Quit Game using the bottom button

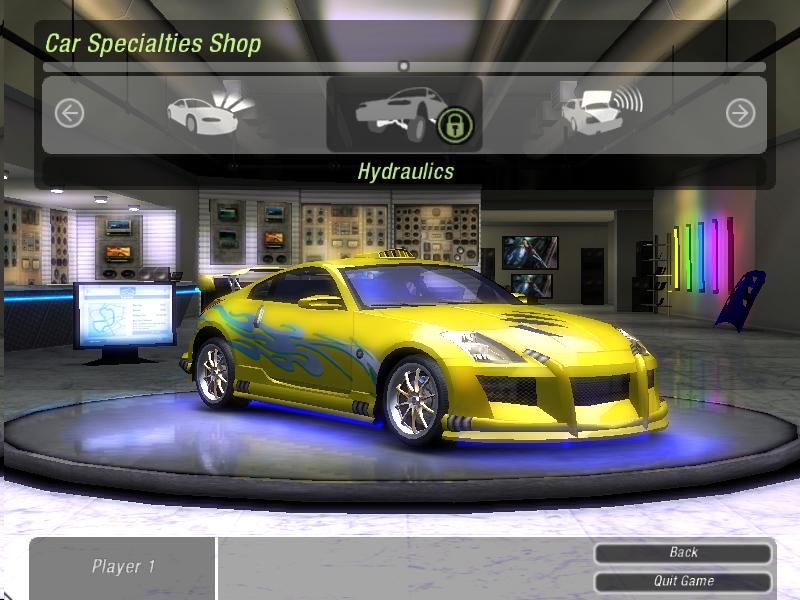point(684,581)
